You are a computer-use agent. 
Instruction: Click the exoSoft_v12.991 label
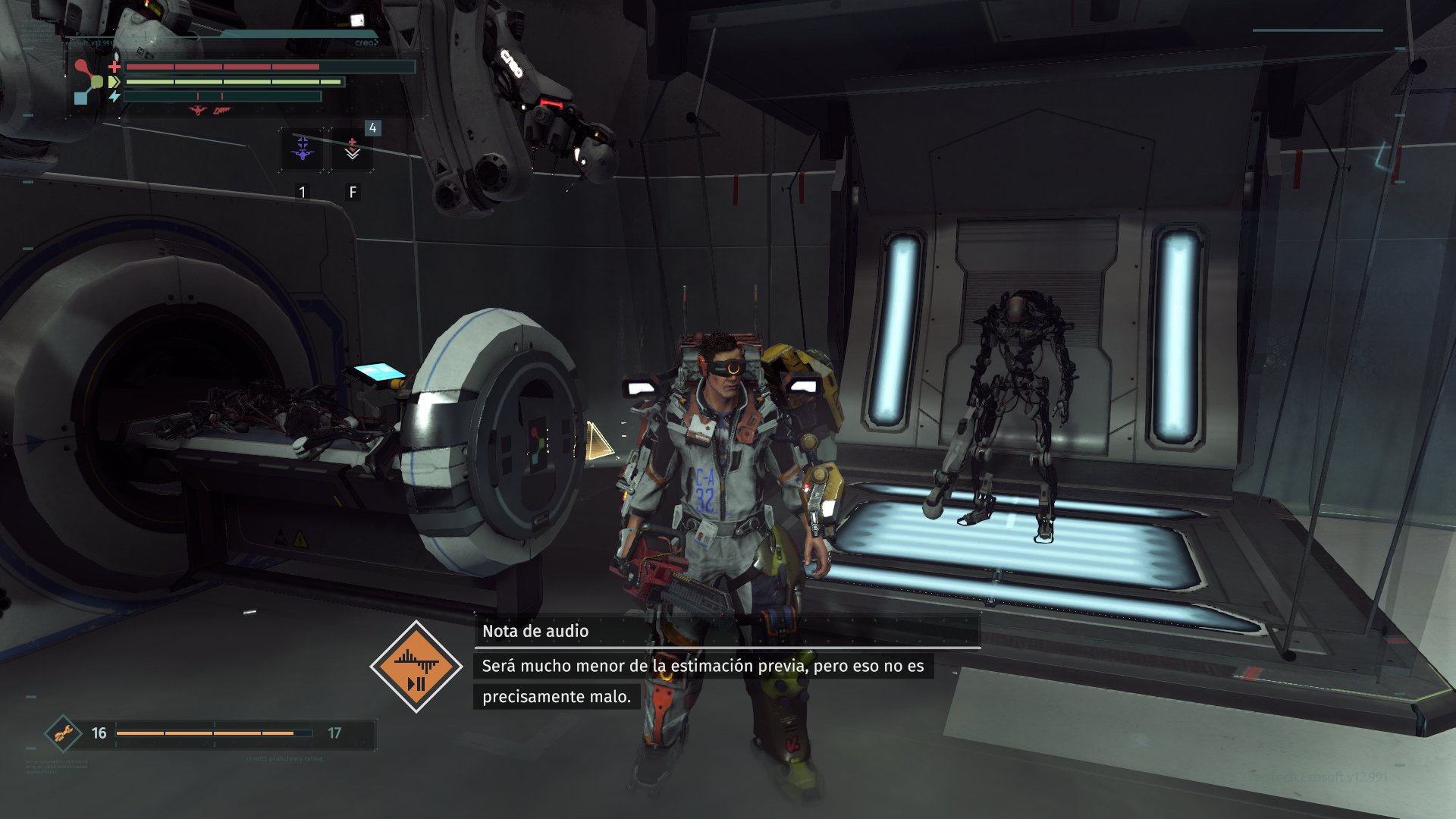89,43
